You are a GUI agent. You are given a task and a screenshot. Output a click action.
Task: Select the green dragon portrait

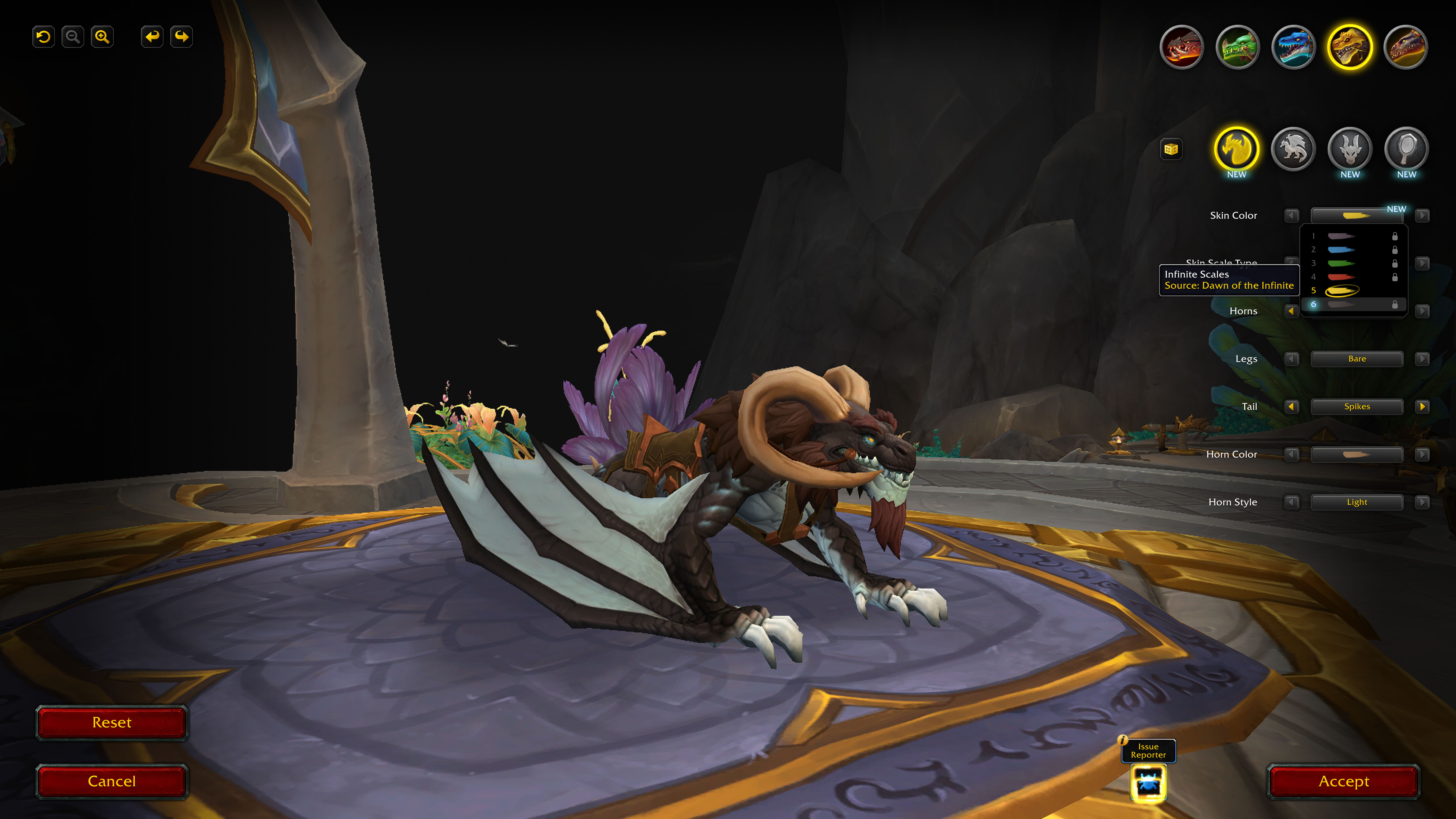pyautogui.click(x=1237, y=47)
